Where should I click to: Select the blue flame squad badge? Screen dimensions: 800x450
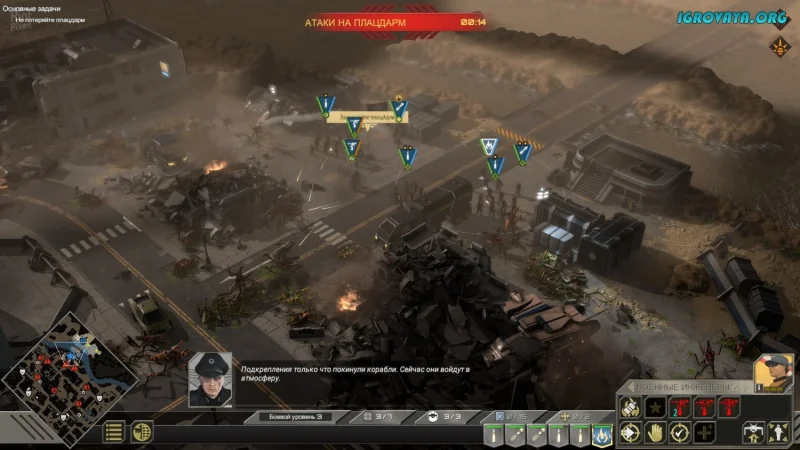(603, 434)
